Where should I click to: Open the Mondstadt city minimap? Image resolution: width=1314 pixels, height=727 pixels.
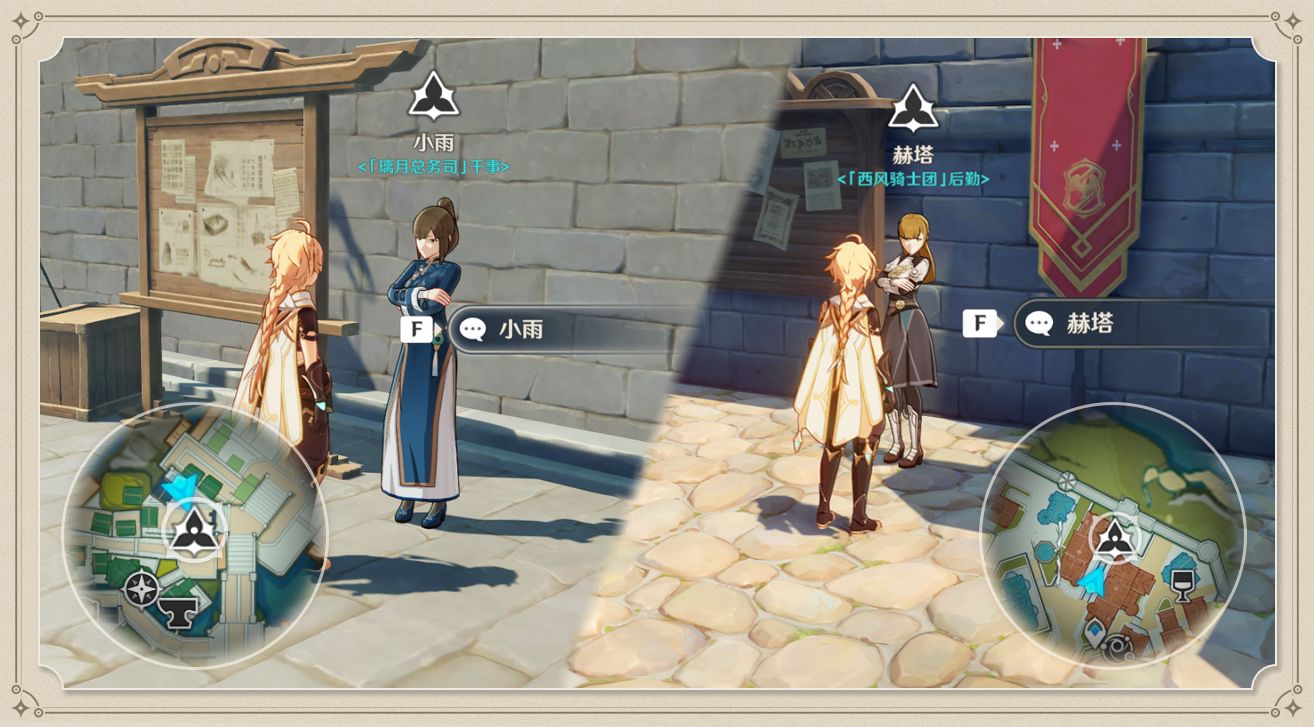pos(1112,534)
